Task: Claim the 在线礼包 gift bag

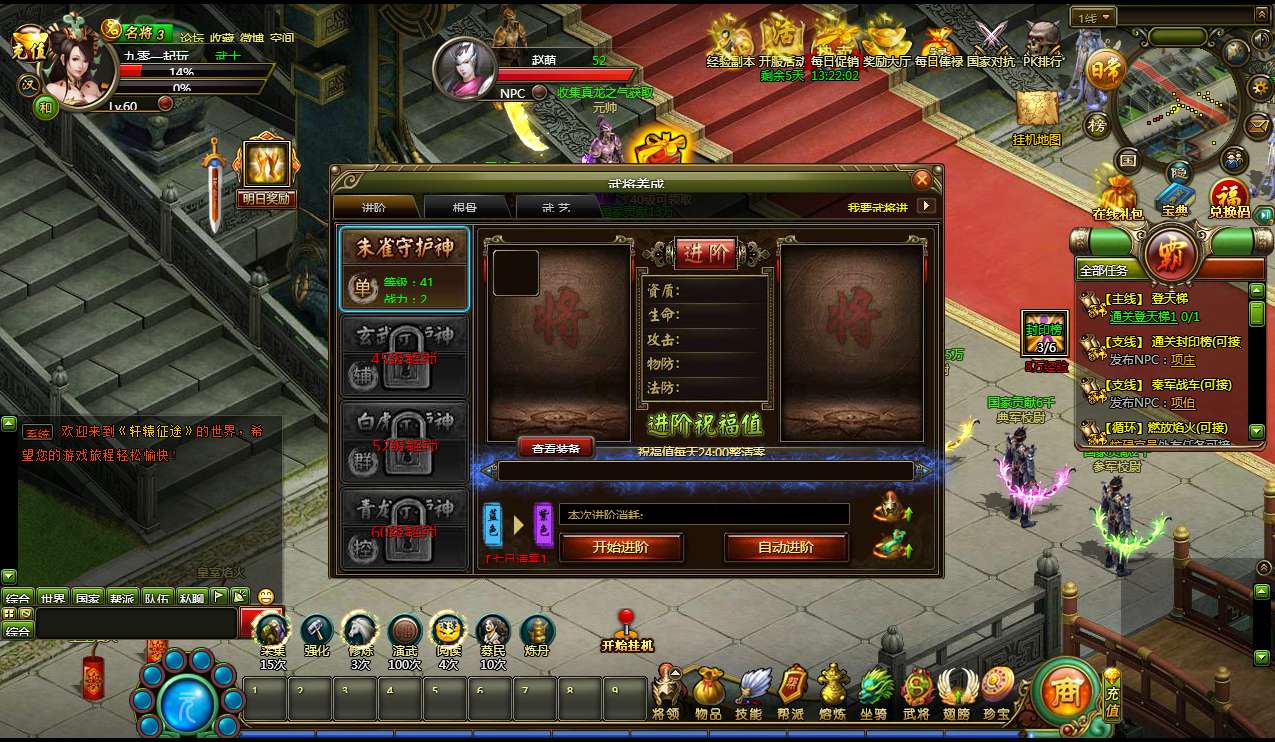Action: pos(1116,195)
